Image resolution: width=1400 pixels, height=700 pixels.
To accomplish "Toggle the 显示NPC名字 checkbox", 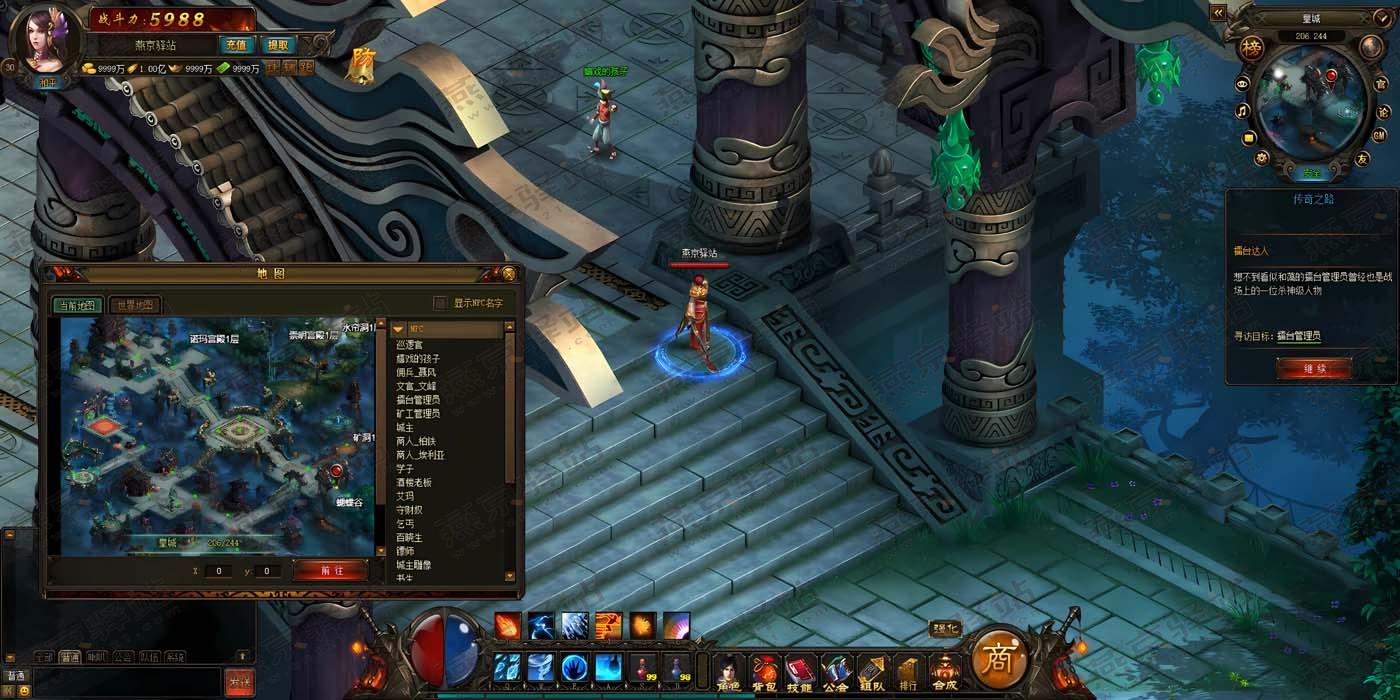I will click(x=440, y=303).
